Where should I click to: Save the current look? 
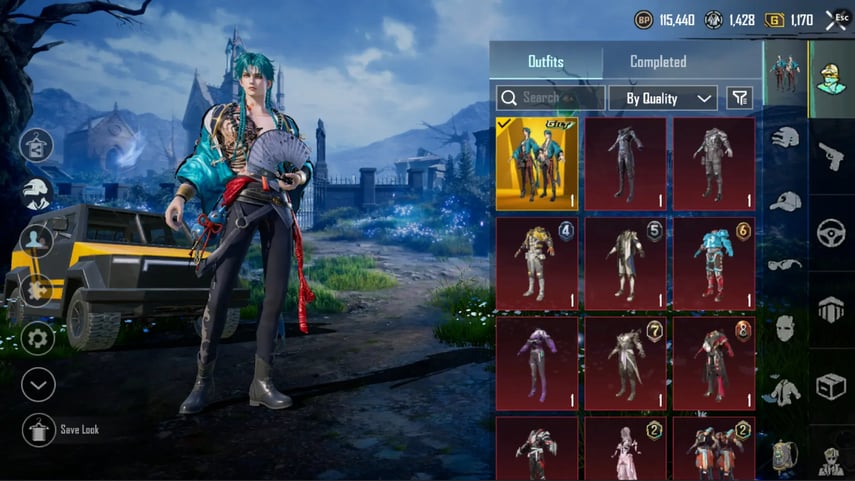tap(38, 430)
